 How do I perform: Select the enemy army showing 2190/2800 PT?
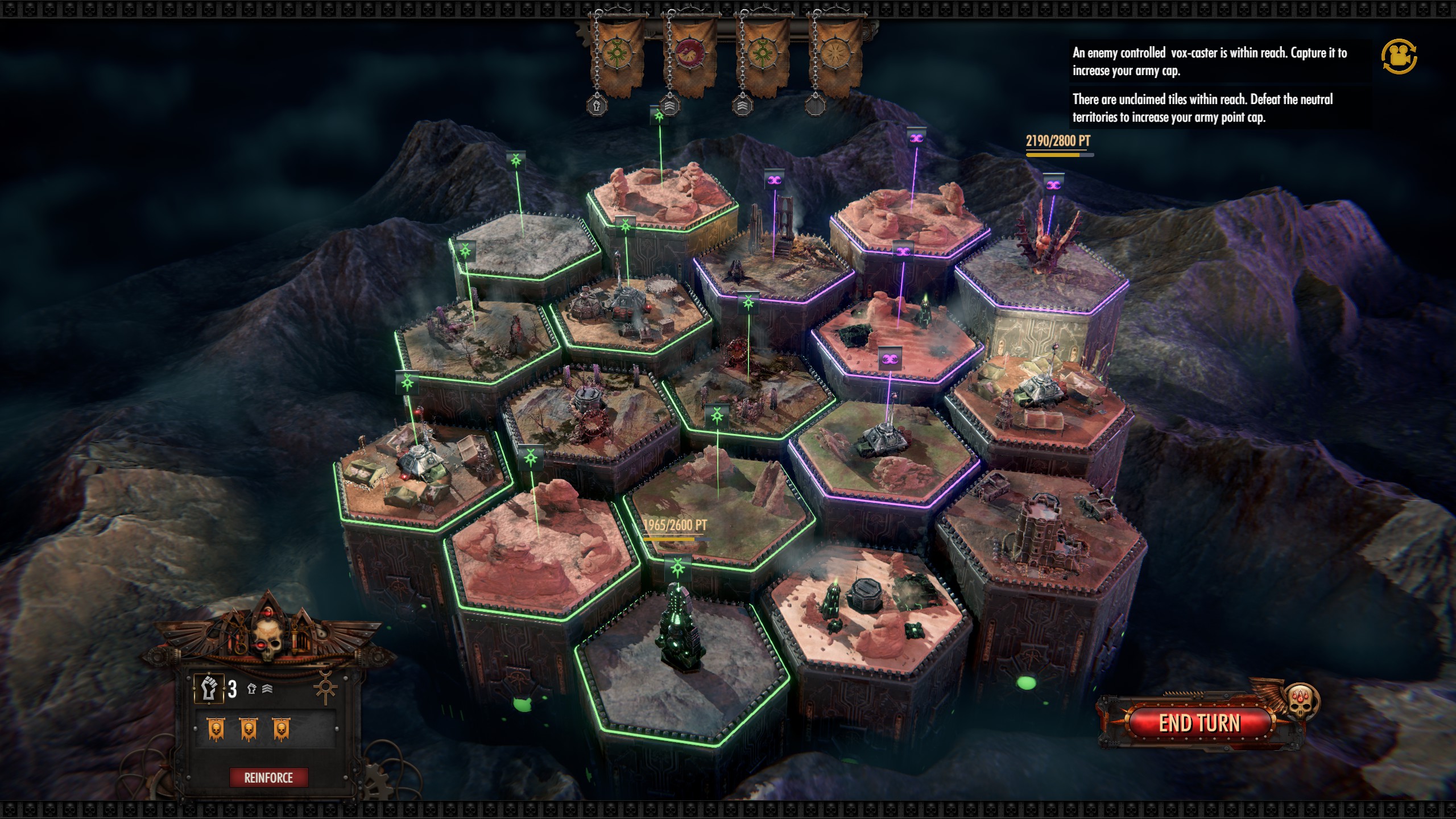click(x=1058, y=141)
